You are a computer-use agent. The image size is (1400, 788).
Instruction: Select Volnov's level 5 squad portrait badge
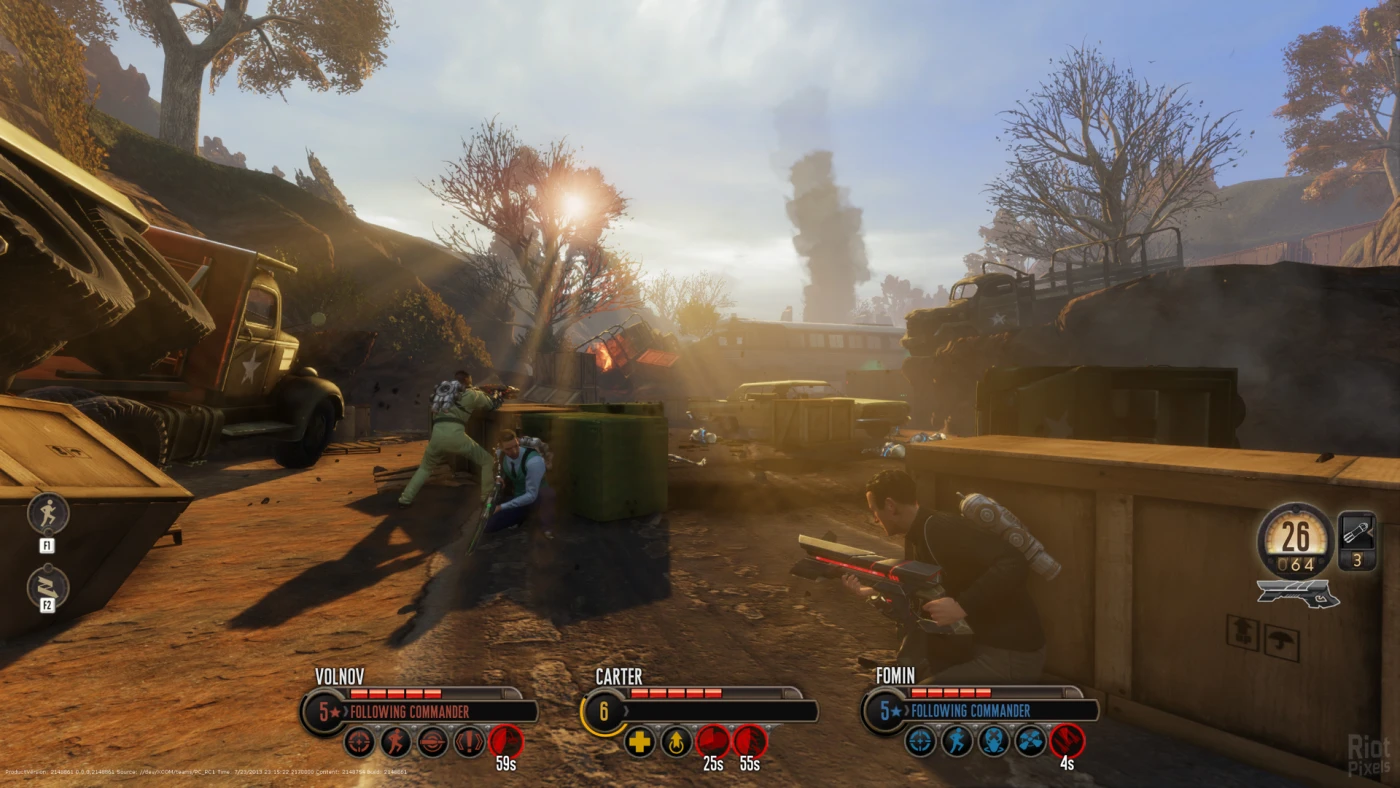pyautogui.click(x=323, y=712)
